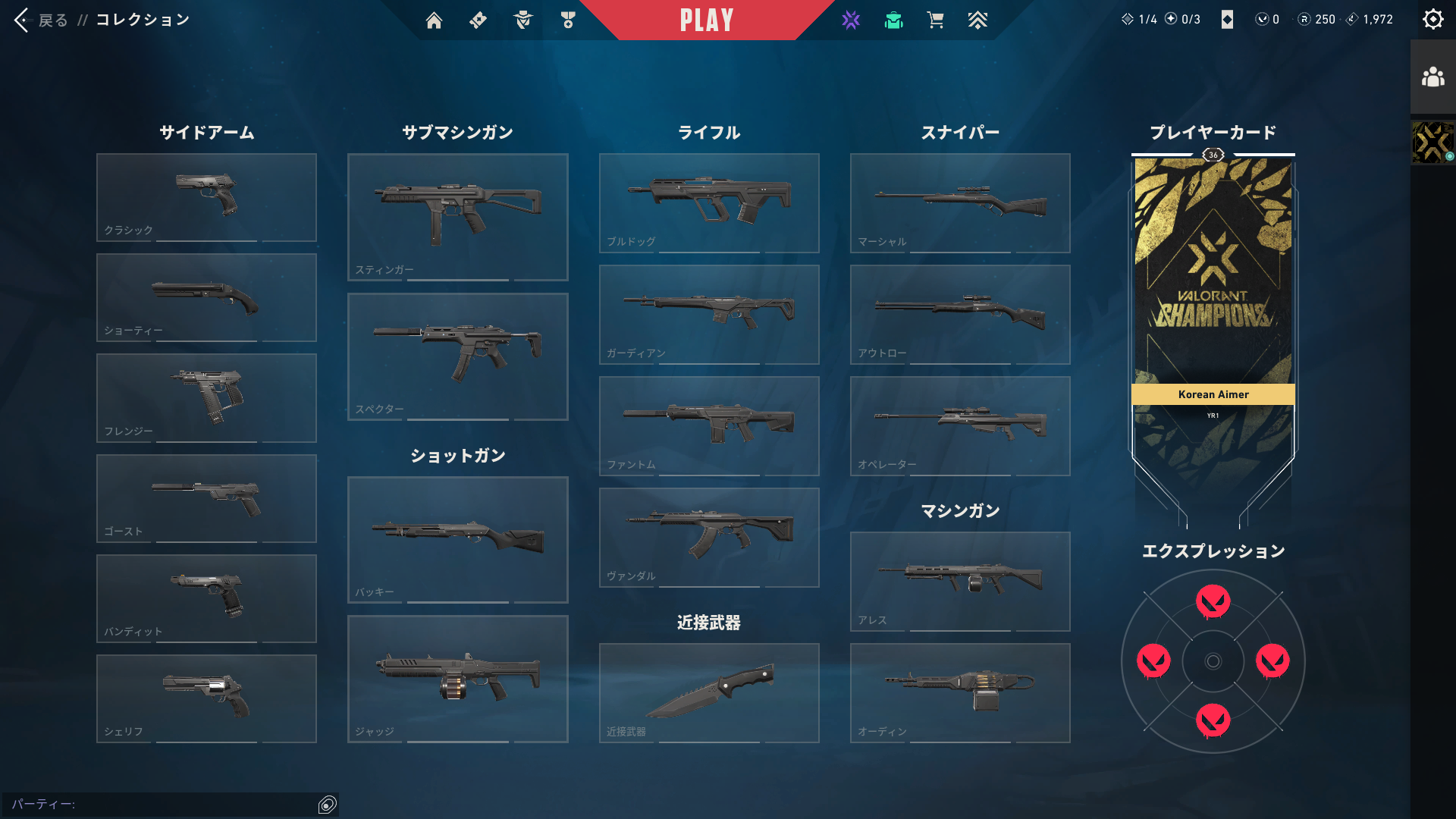Viewport: 1456px width, 819px height.
Task: Open the Battlepass ticket icon
Action: [x=478, y=20]
